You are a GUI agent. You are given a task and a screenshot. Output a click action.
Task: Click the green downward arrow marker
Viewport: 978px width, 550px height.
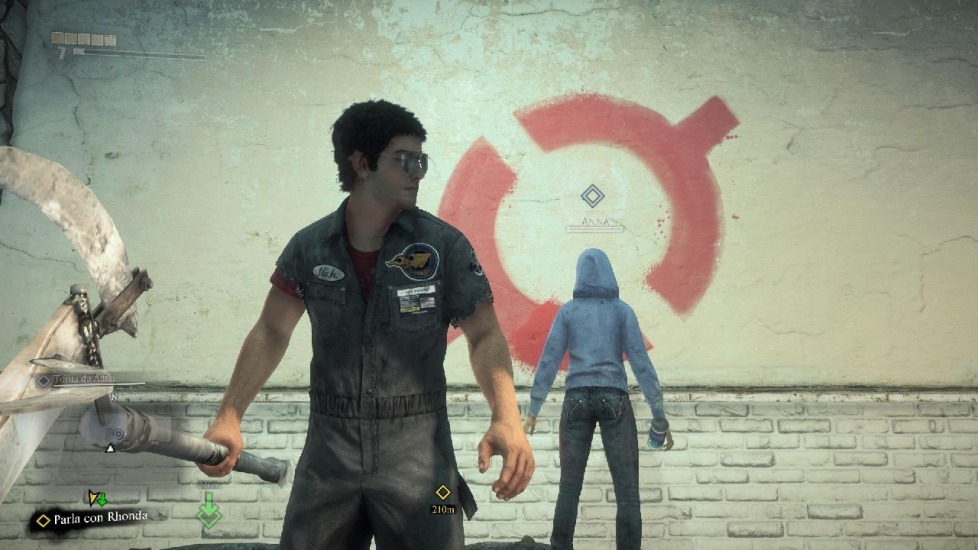[x=209, y=512]
